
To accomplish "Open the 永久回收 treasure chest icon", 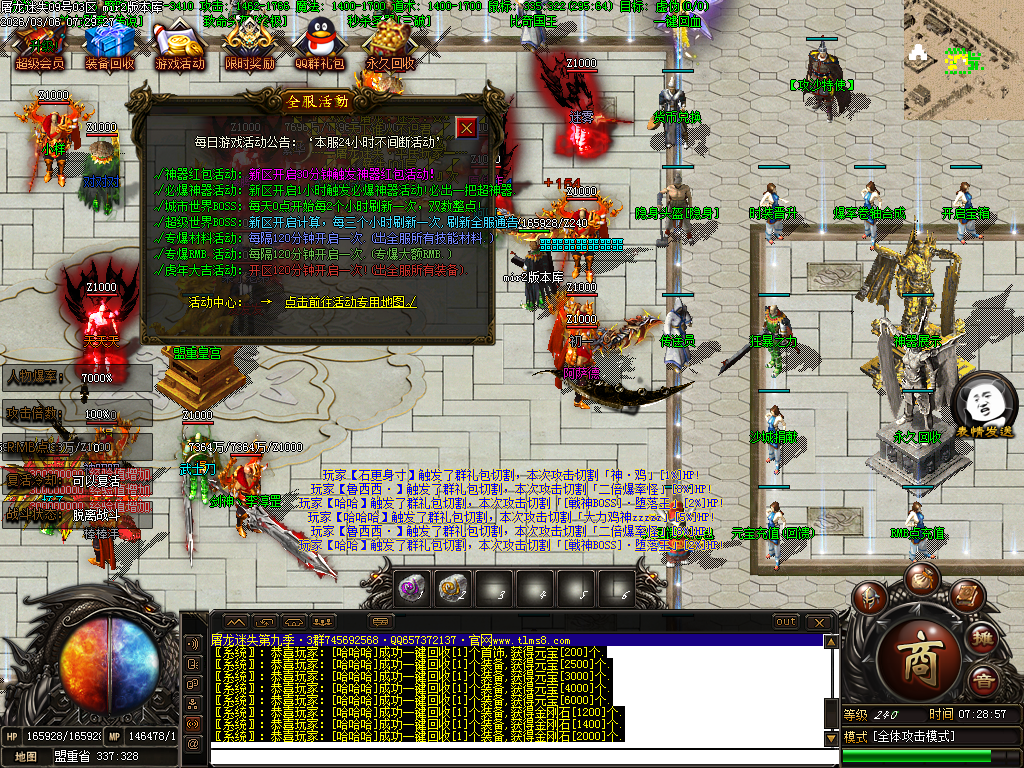I will (x=389, y=46).
